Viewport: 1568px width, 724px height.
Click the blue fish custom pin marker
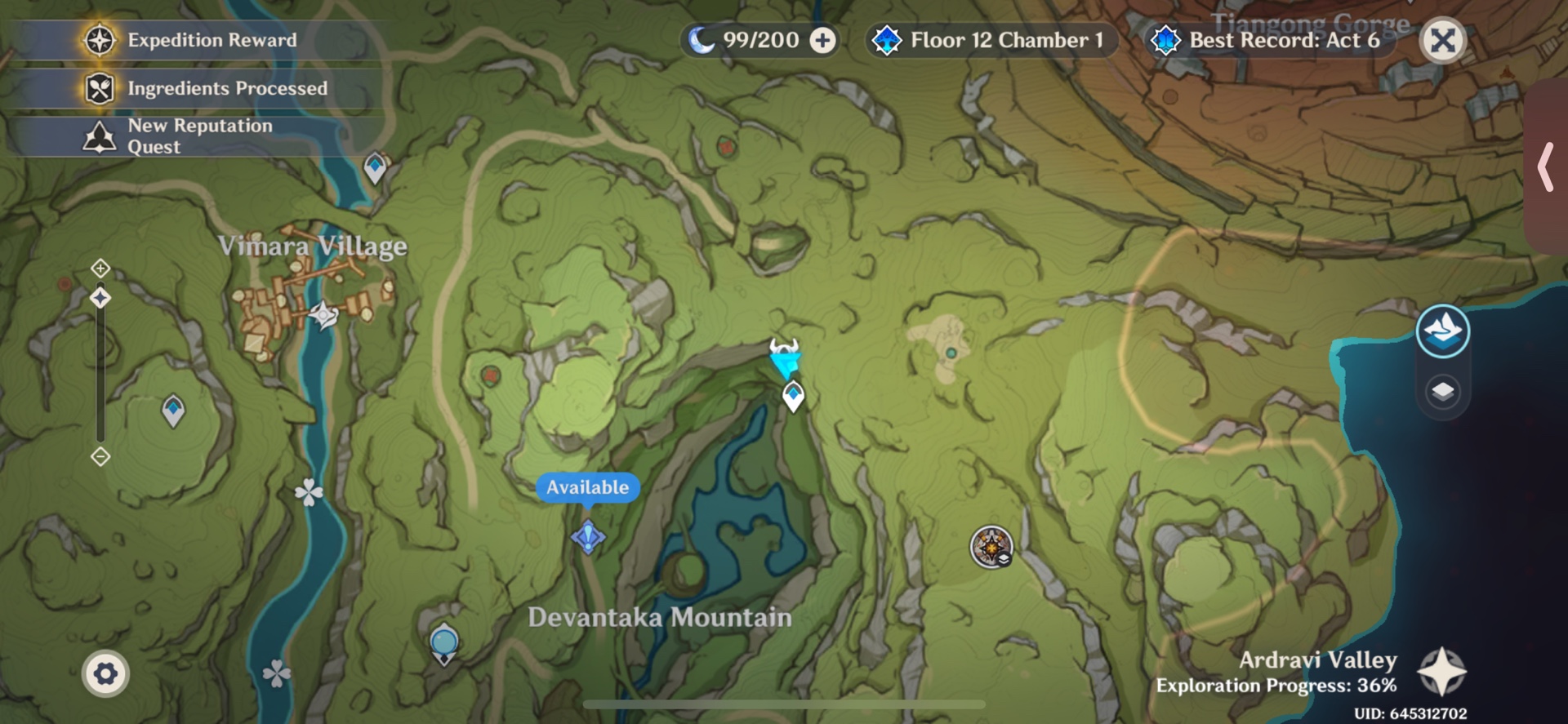coord(782,357)
